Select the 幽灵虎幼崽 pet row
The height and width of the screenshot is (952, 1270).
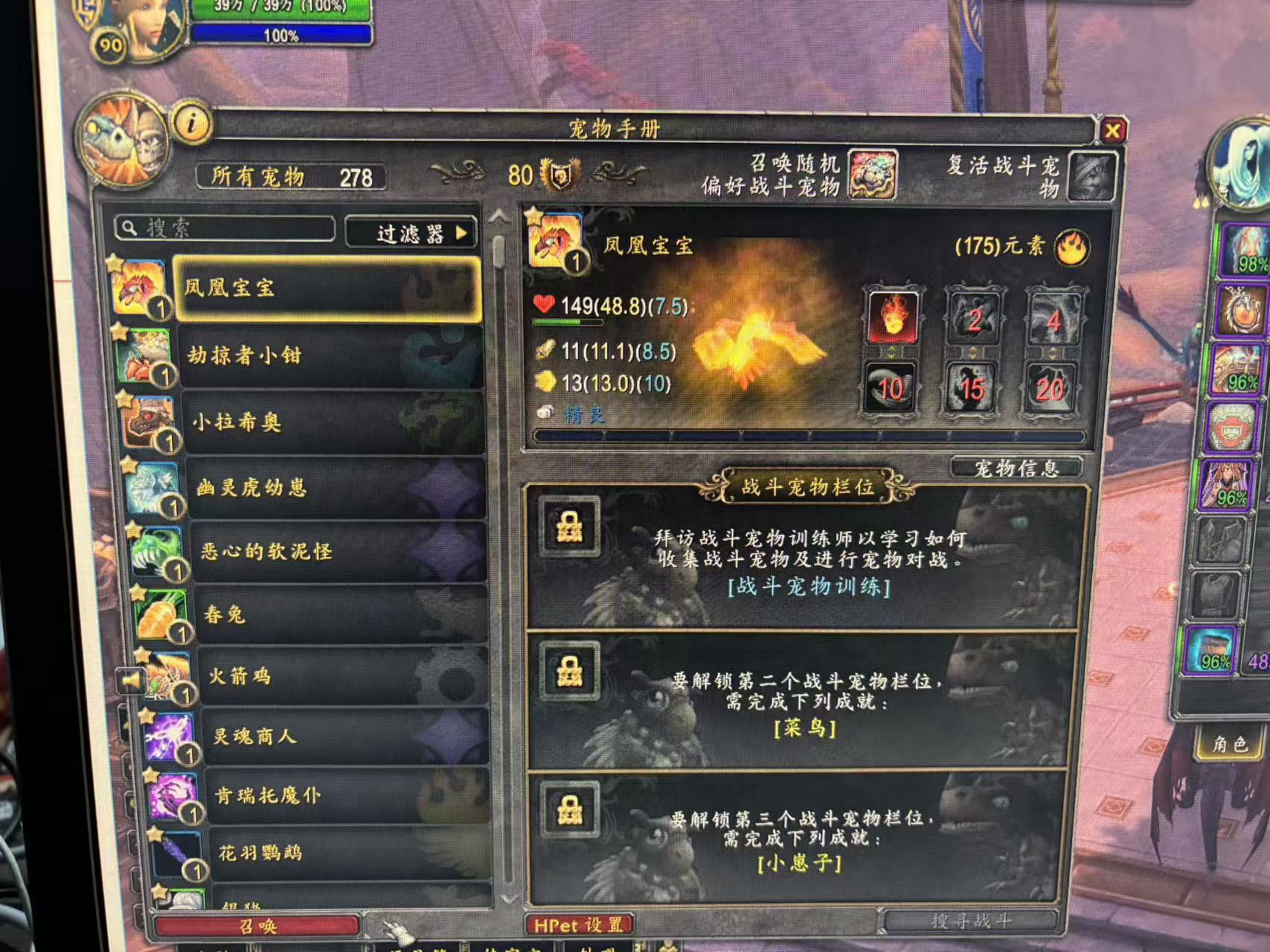click(x=335, y=488)
